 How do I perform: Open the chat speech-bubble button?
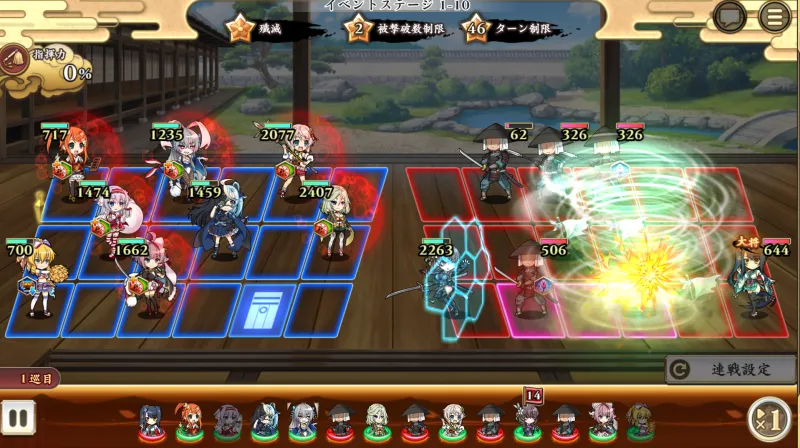click(x=730, y=16)
